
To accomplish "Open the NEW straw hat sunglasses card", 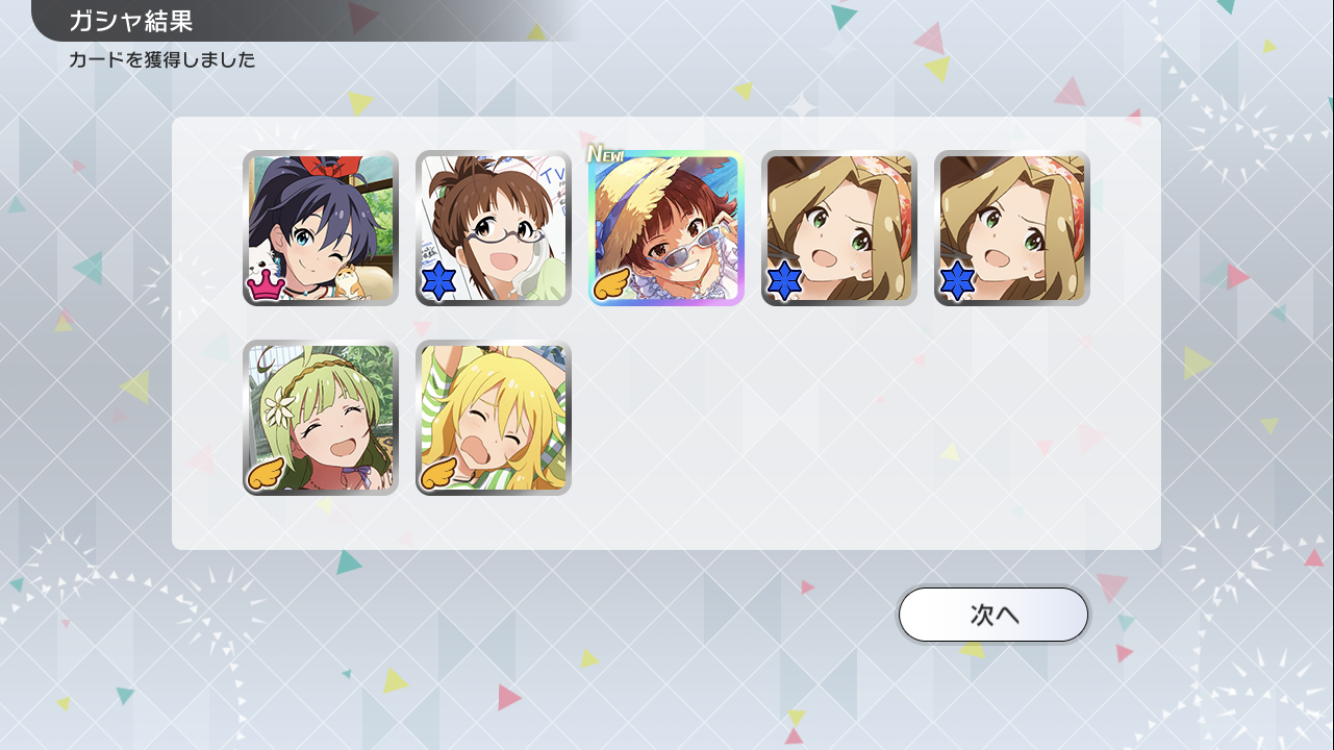I will 666,228.
